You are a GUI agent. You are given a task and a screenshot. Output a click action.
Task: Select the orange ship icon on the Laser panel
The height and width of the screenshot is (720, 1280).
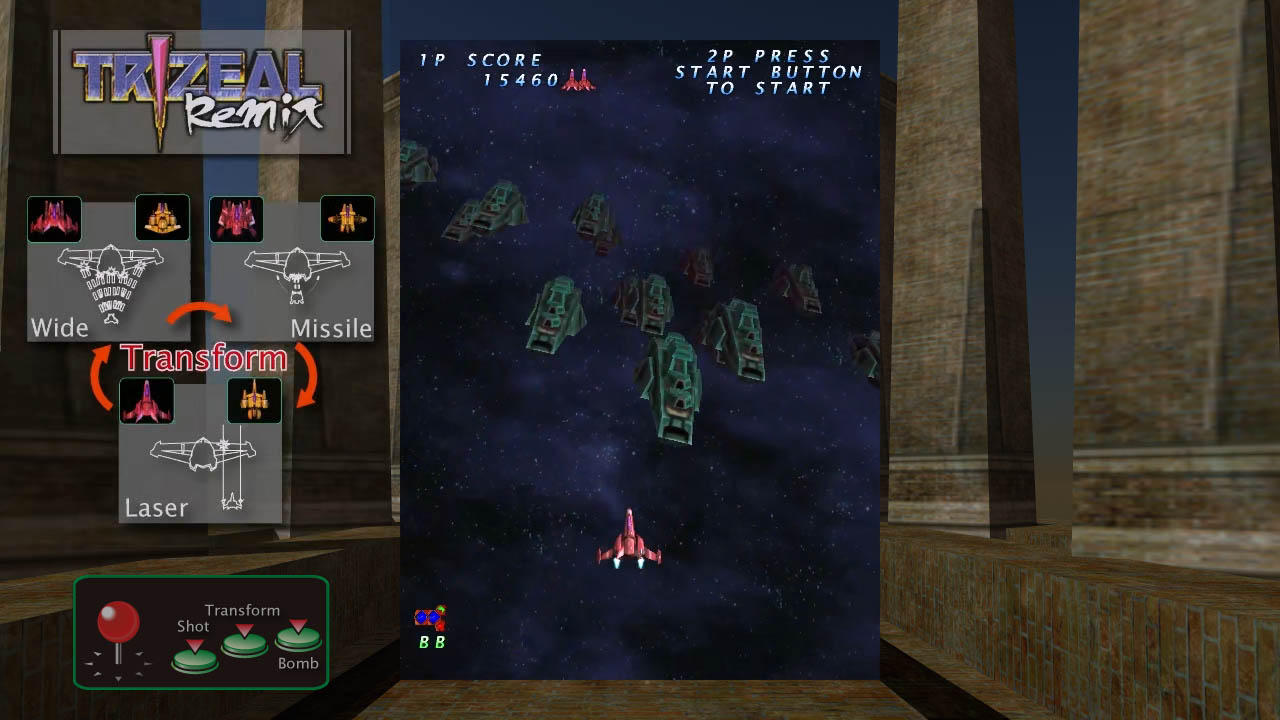click(255, 400)
